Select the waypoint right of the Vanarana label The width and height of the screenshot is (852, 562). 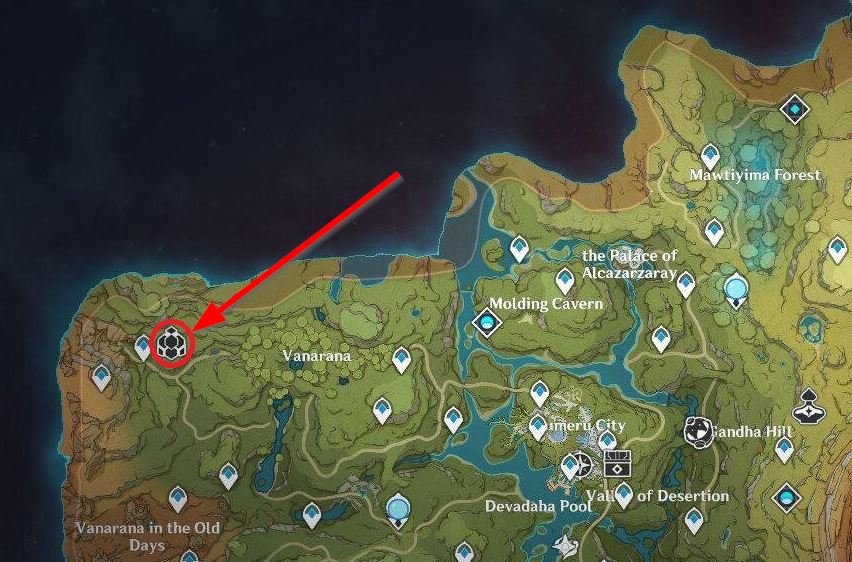point(402,358)
